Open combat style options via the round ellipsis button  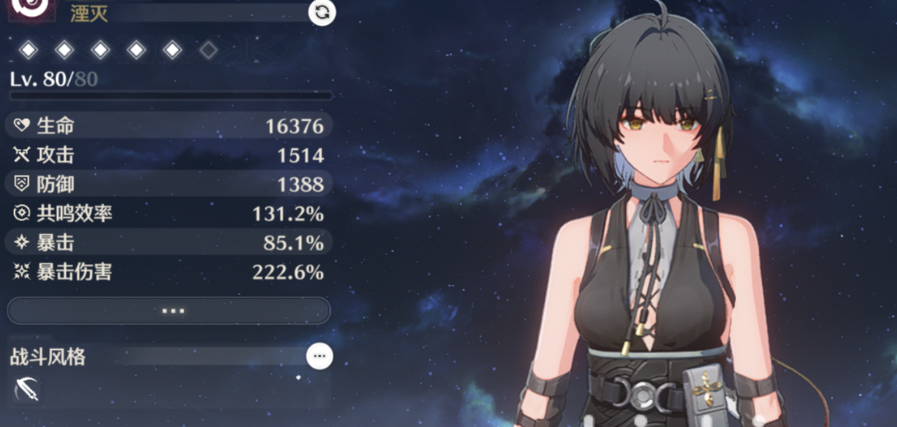pos(319,356)
